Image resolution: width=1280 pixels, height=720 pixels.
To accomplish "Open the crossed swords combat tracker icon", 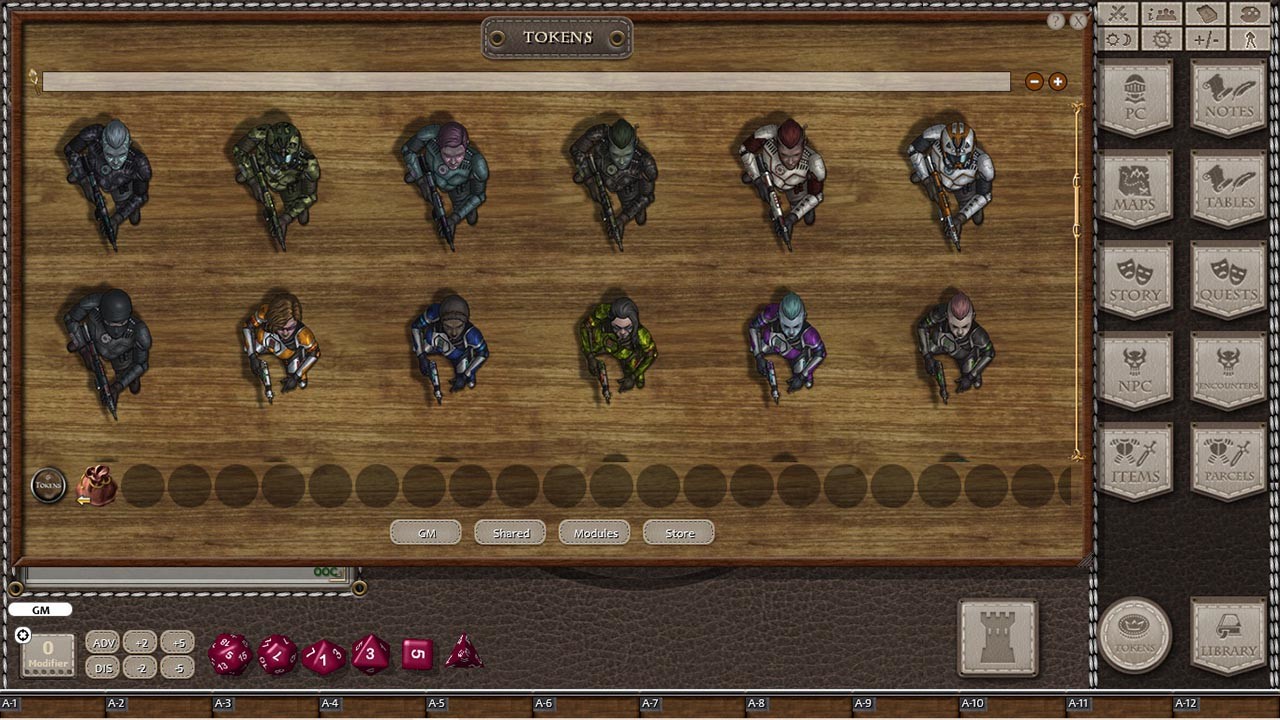I will (x=1117, y=13).
